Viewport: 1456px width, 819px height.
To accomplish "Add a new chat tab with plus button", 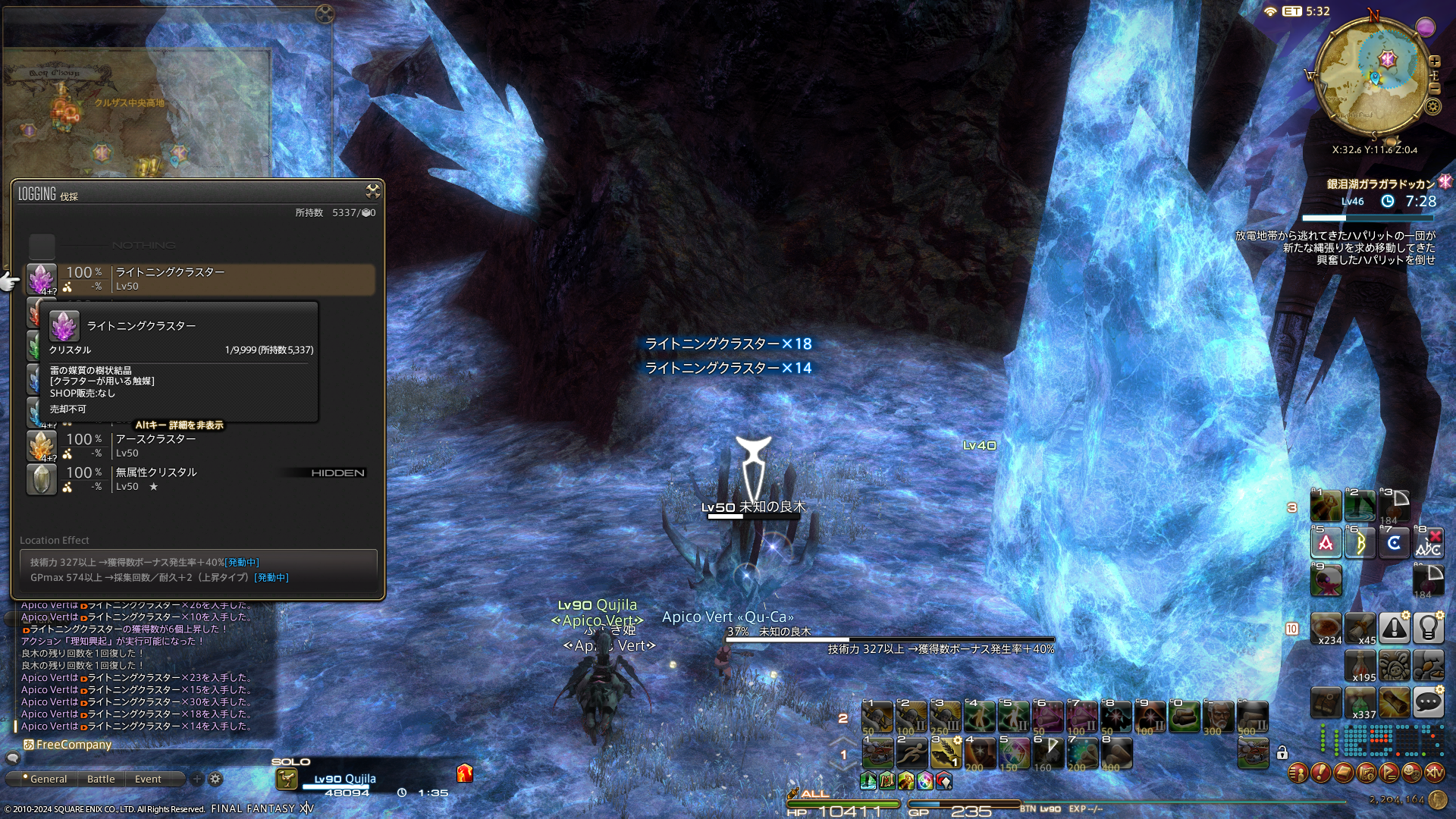I will tap(197, 779).
